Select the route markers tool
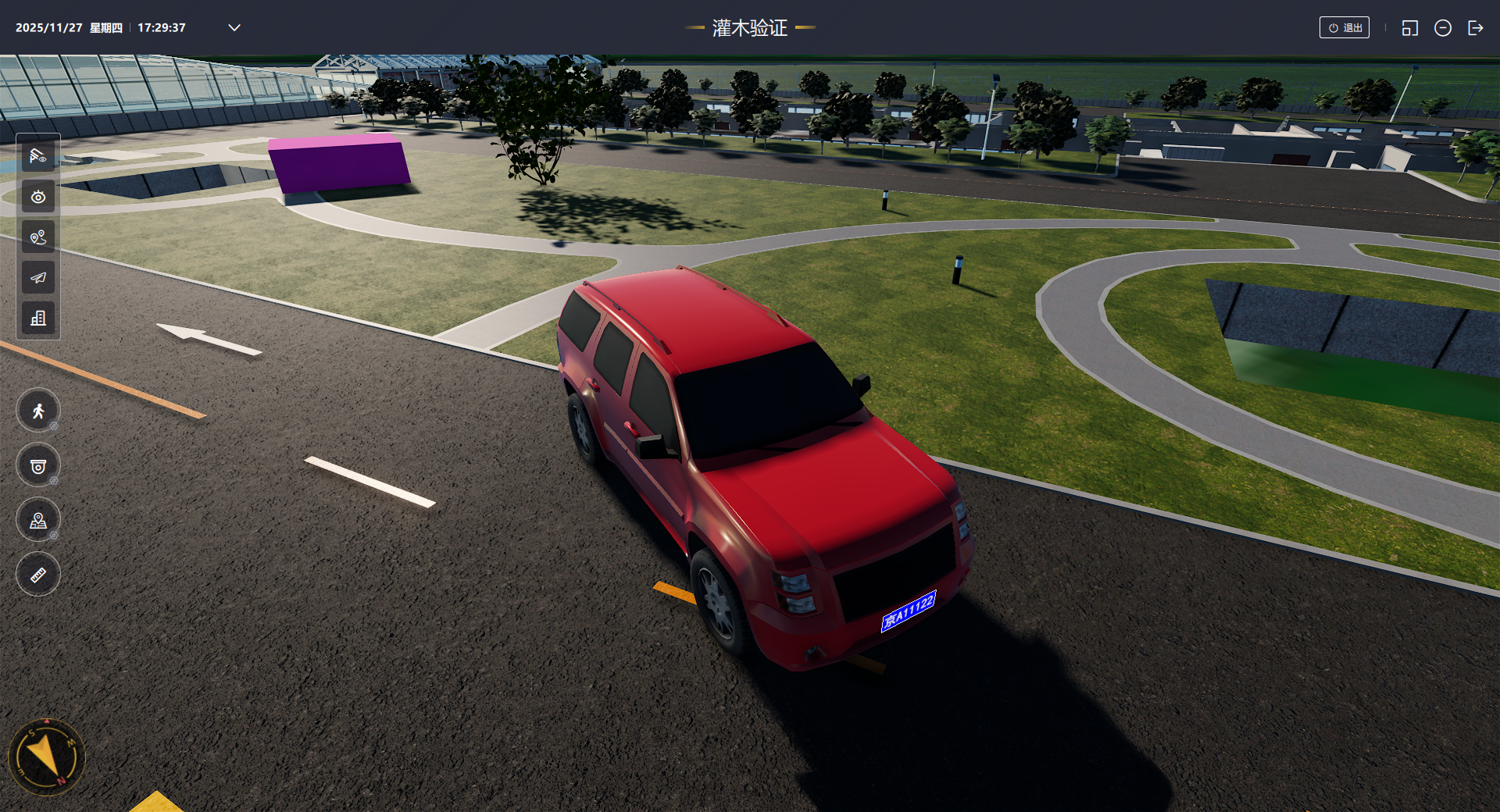 (38, 237)
